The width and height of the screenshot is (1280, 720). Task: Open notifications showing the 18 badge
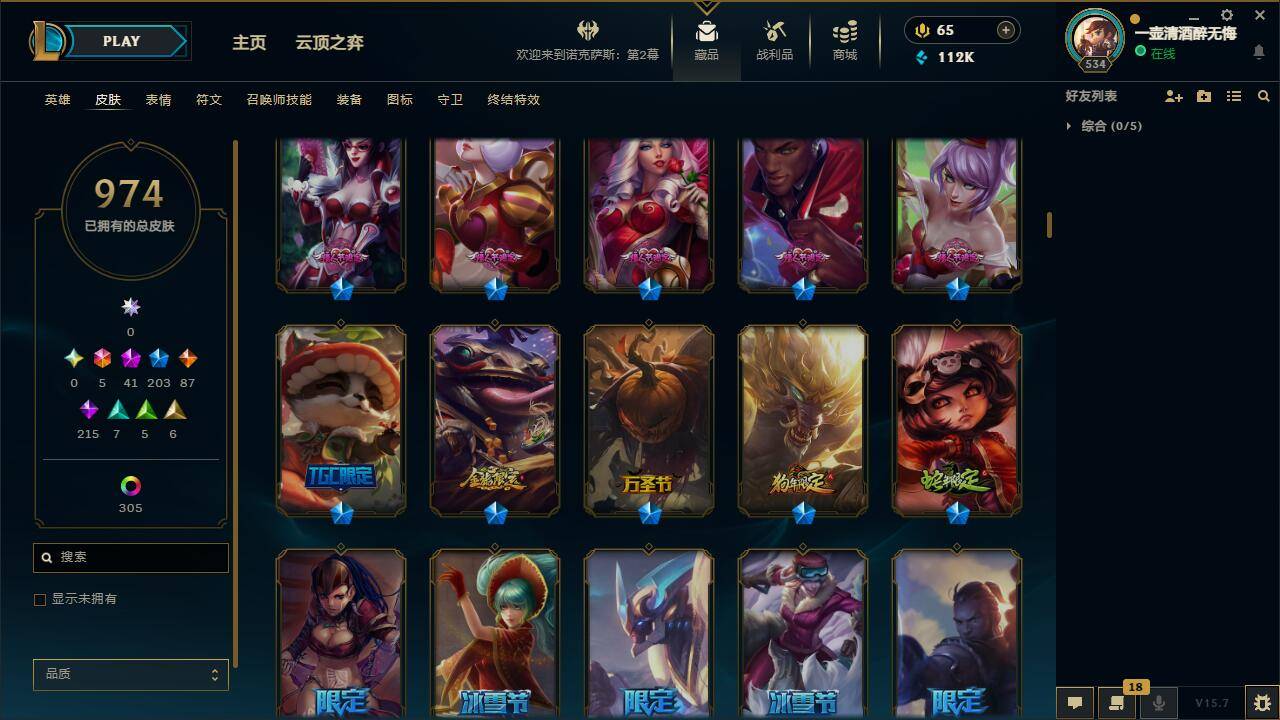point(1117,703)
